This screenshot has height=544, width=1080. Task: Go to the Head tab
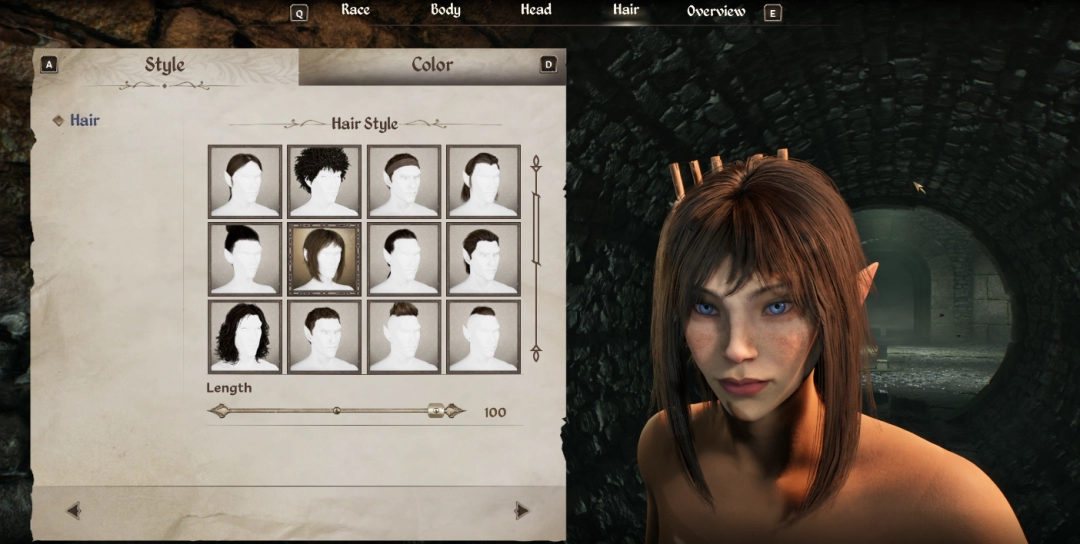pyautogui.click(x=536, y=10)
